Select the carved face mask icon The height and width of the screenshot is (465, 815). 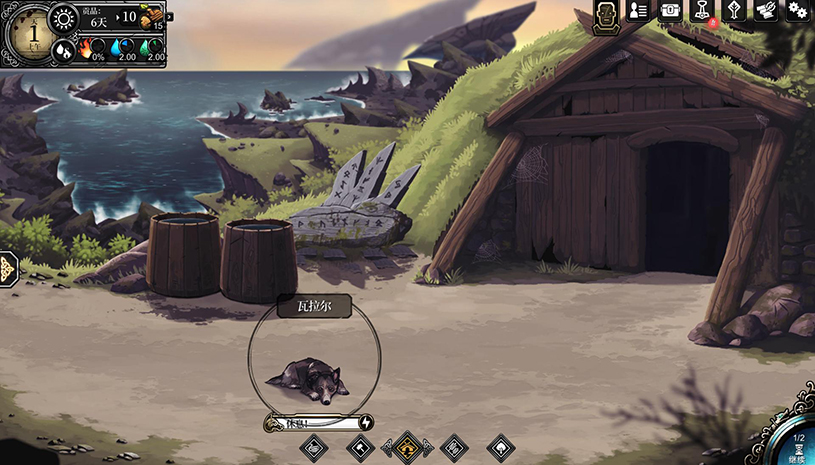(x=606, y=15)
